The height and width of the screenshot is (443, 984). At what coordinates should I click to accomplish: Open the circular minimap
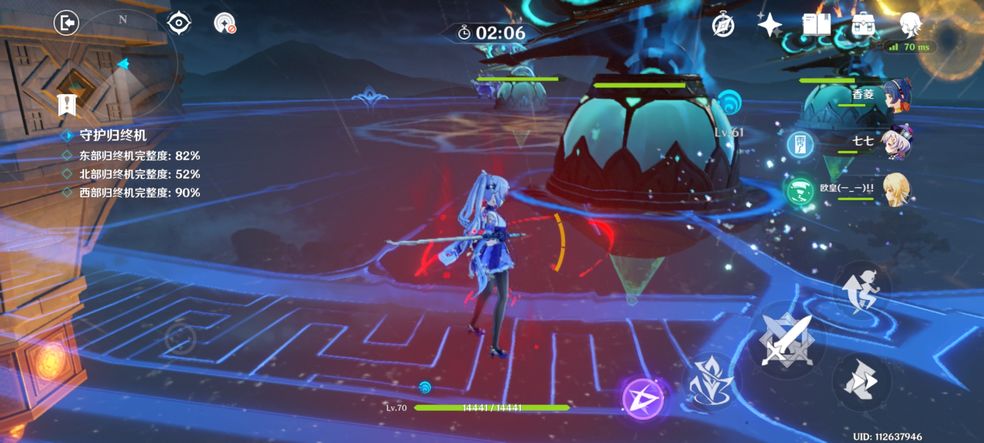pyautogui.click(x=122, y=62)
